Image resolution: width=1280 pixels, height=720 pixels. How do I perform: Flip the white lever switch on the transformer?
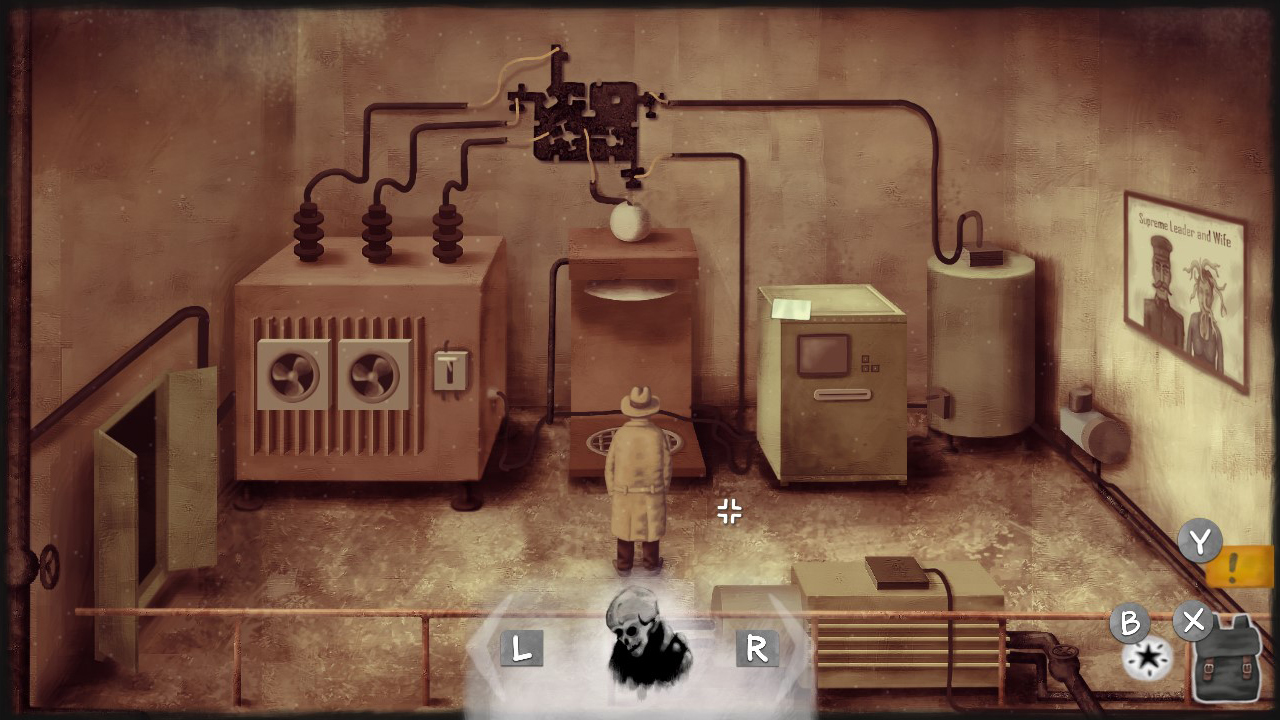[x=451, y=369]
